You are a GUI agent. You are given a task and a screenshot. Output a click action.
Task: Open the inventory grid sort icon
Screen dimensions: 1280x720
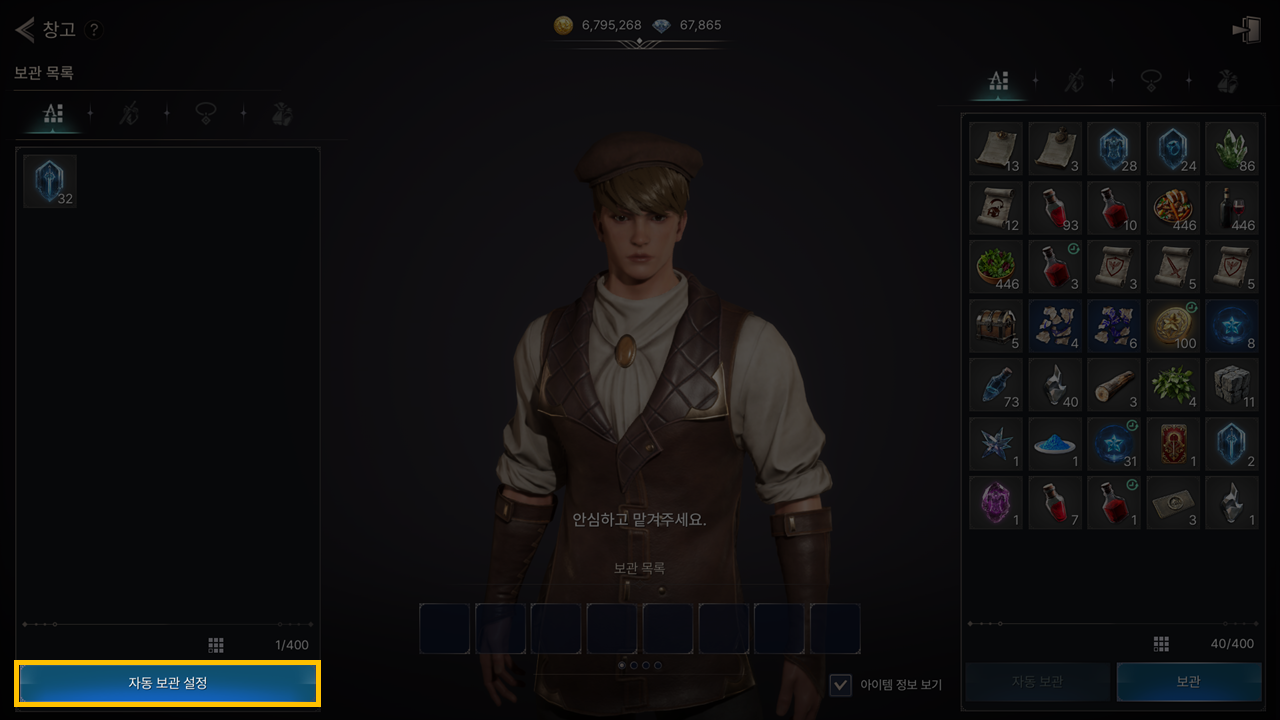[x=1161, y=644]
